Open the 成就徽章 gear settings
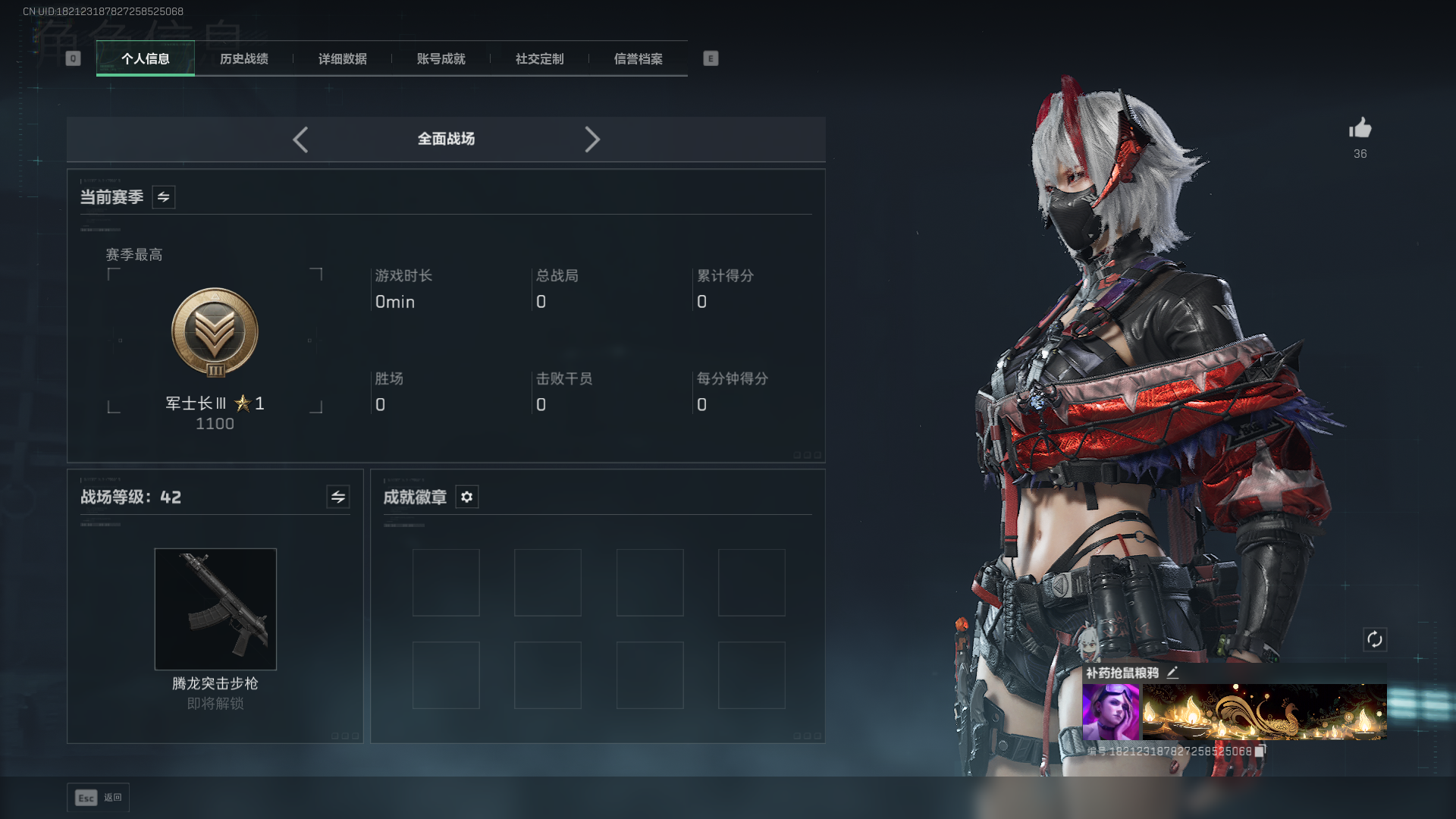1456x819 pixels. point(467,497)
